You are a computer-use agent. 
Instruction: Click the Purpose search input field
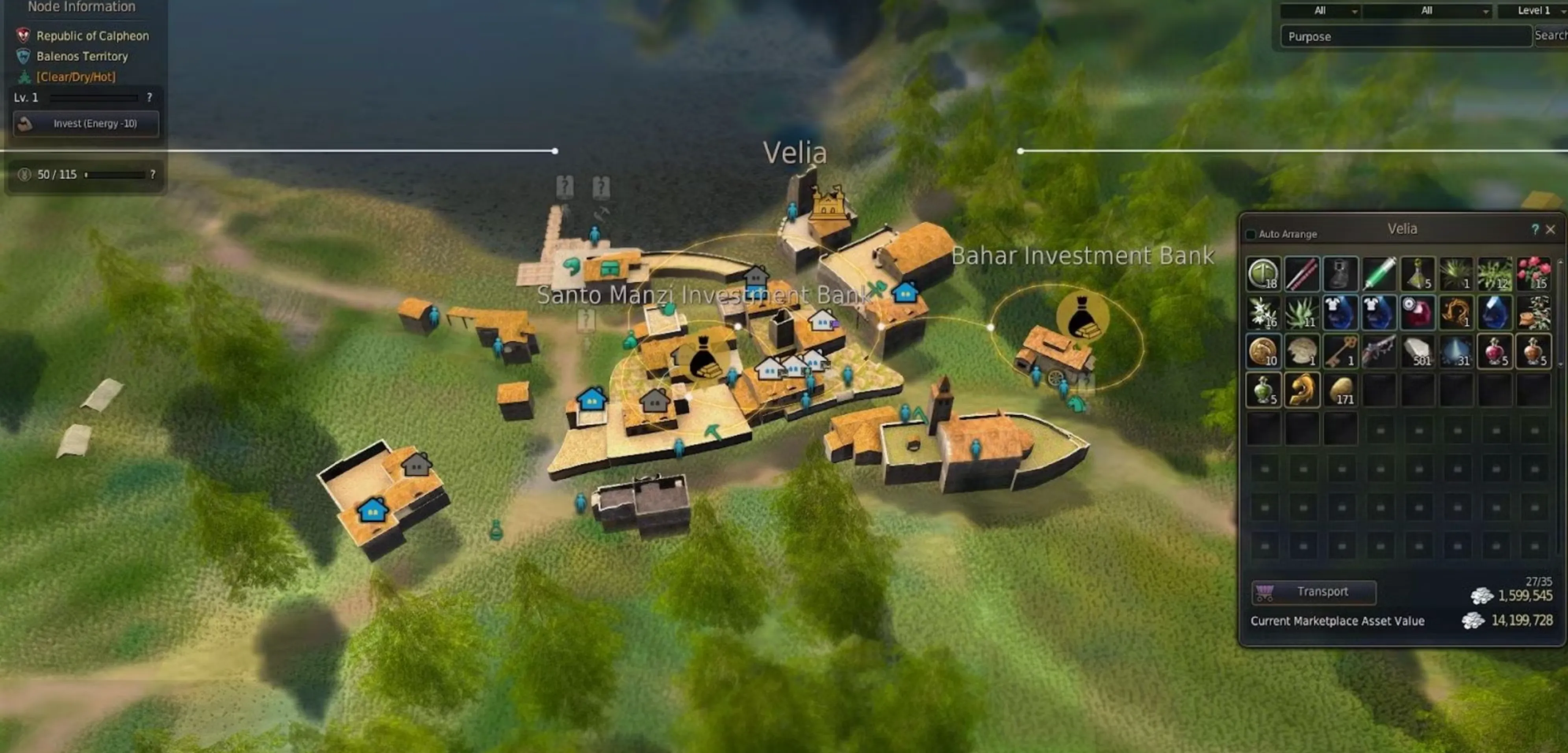pos(1405,37)
